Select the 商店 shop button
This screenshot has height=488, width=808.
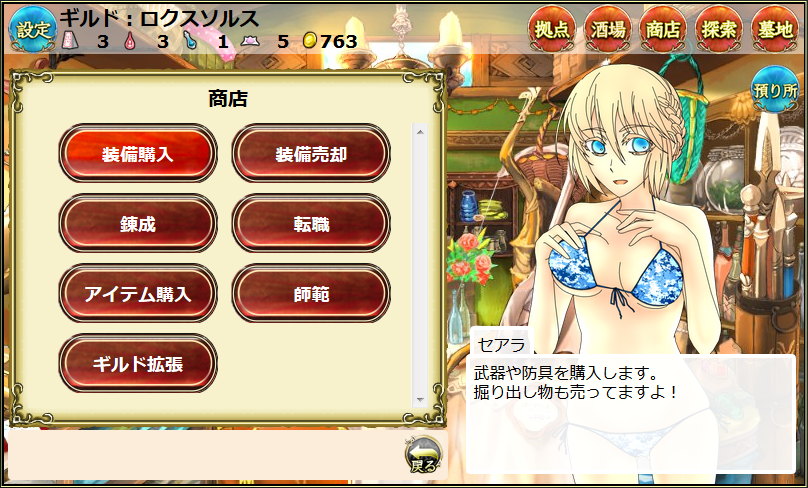663,29
